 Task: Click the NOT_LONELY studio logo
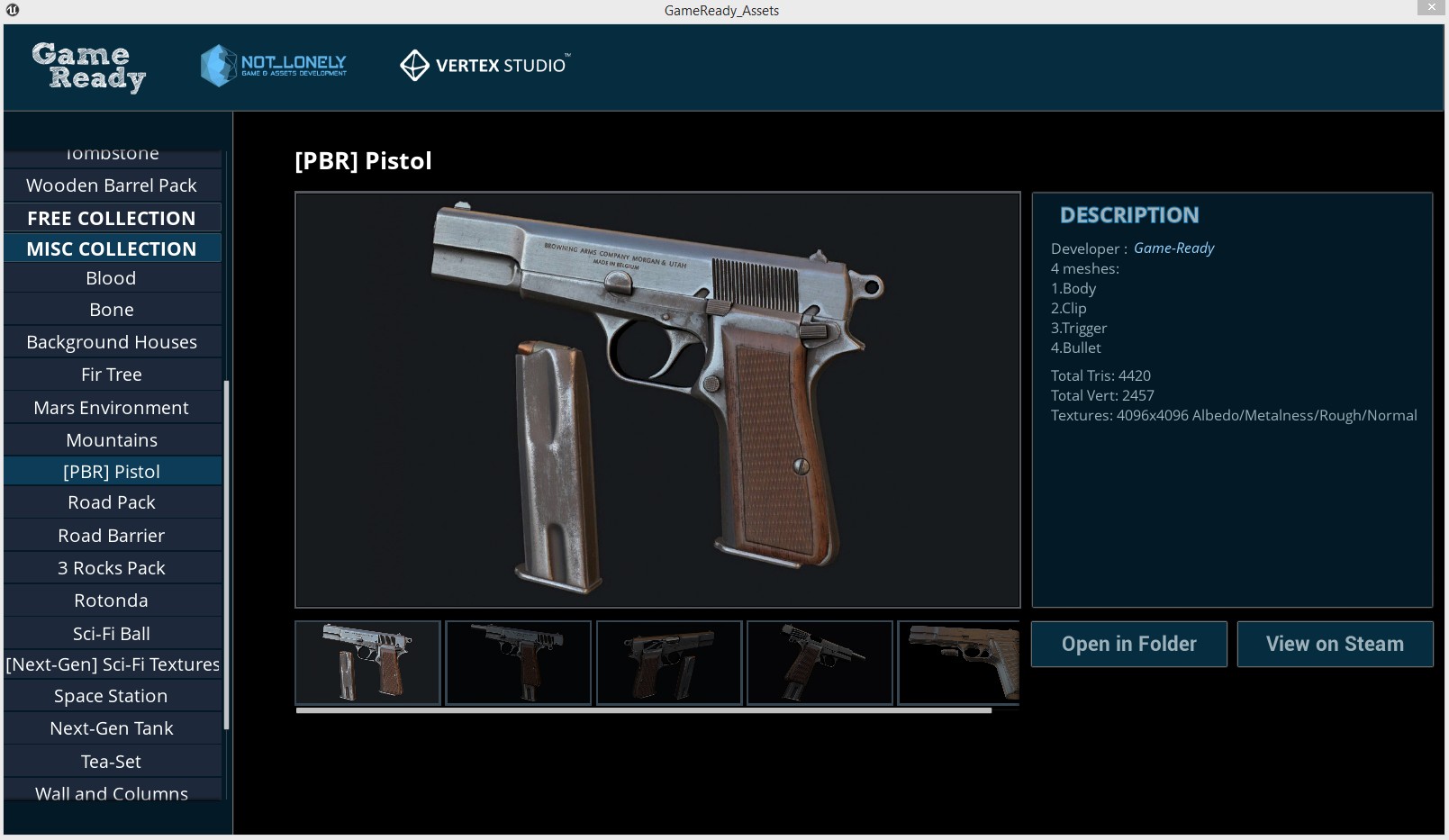click(x=273, y=65)
